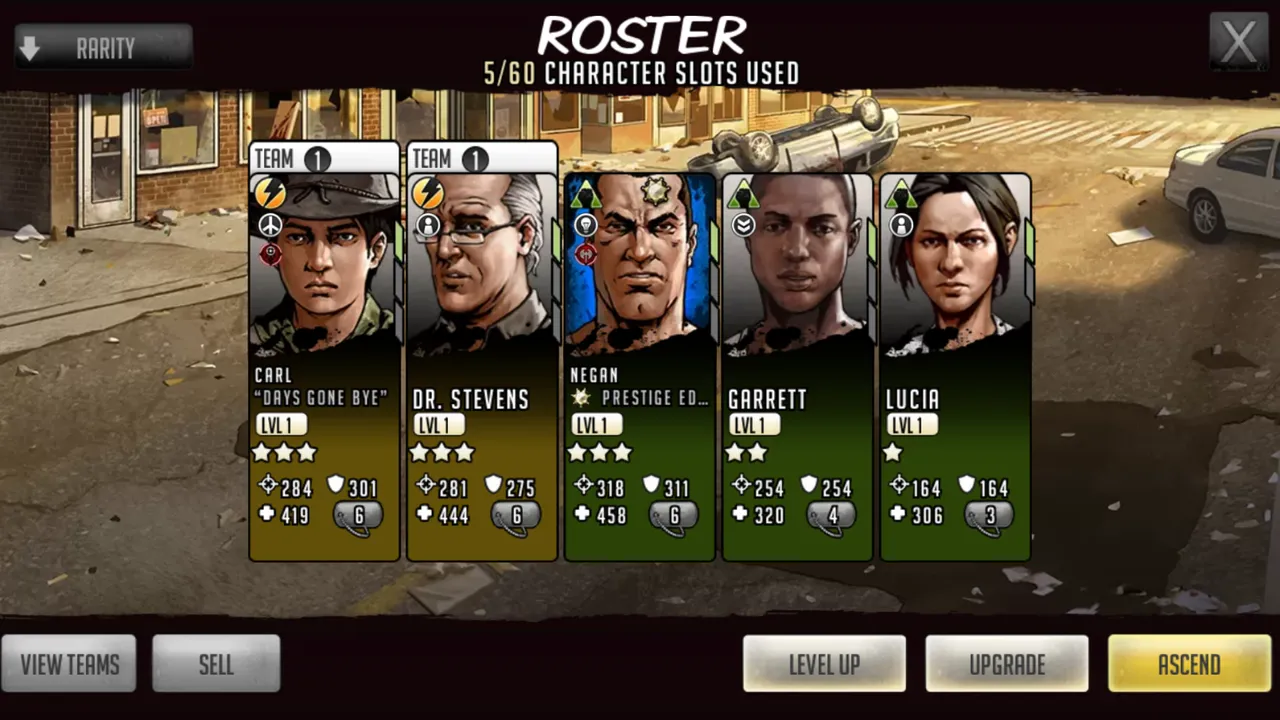Screen dimensions: 1280x720
Task: Open the View Teams screen
Action: 69,664
